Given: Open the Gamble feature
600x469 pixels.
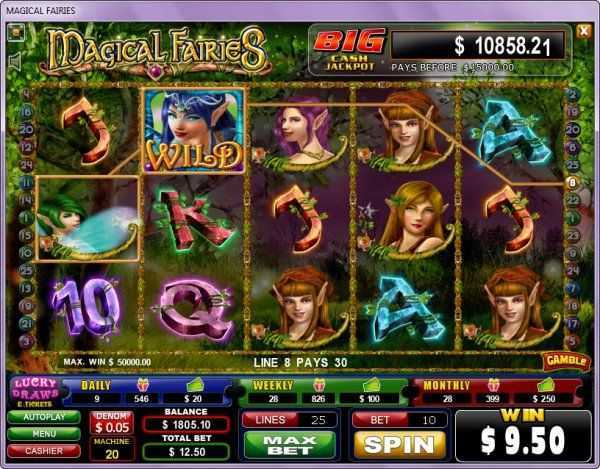Looking at the screenshot, I should click(x=565, y=360).
